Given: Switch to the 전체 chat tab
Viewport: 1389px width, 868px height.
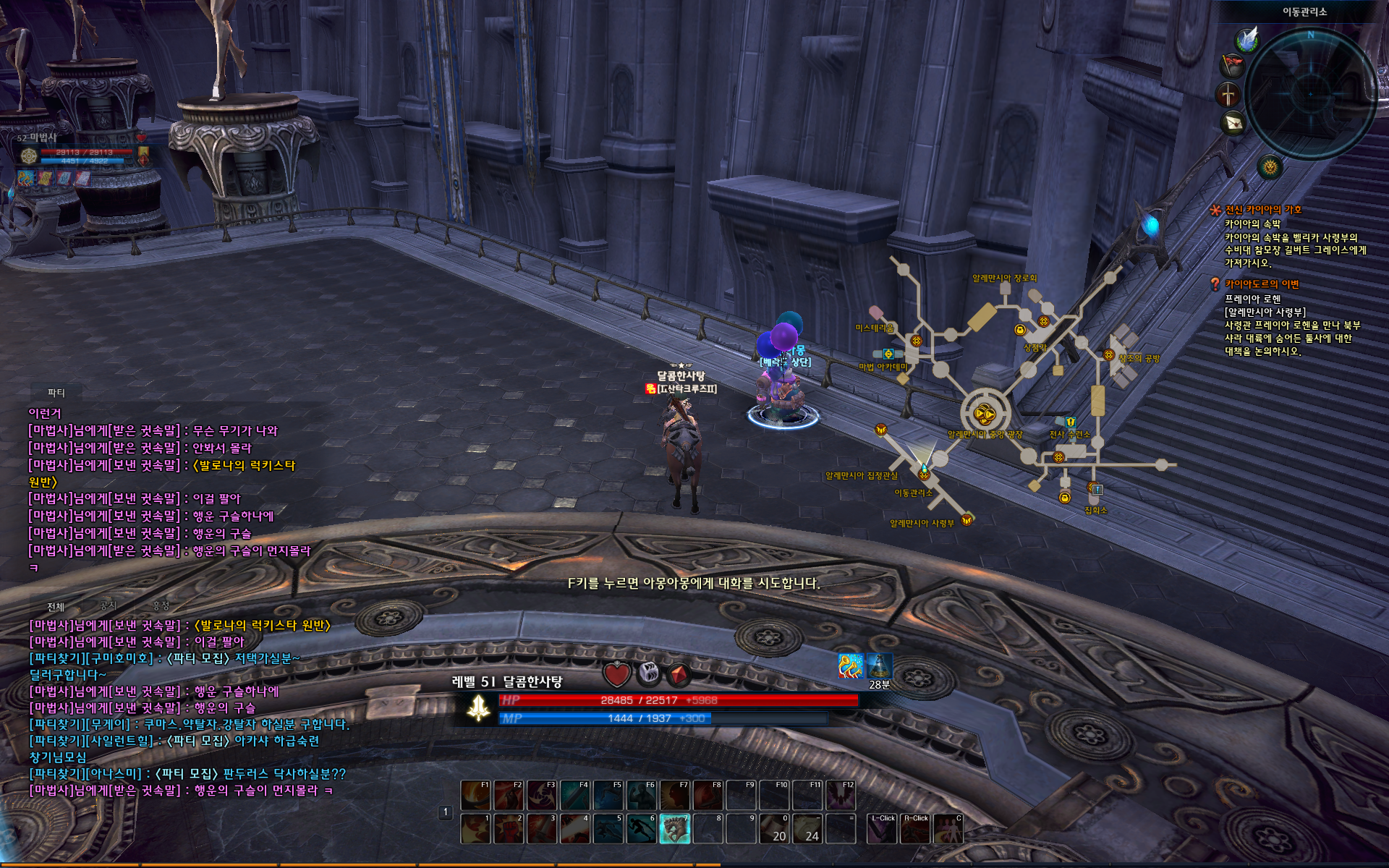Looking at the screenshot, I should [x=56, y=607].
